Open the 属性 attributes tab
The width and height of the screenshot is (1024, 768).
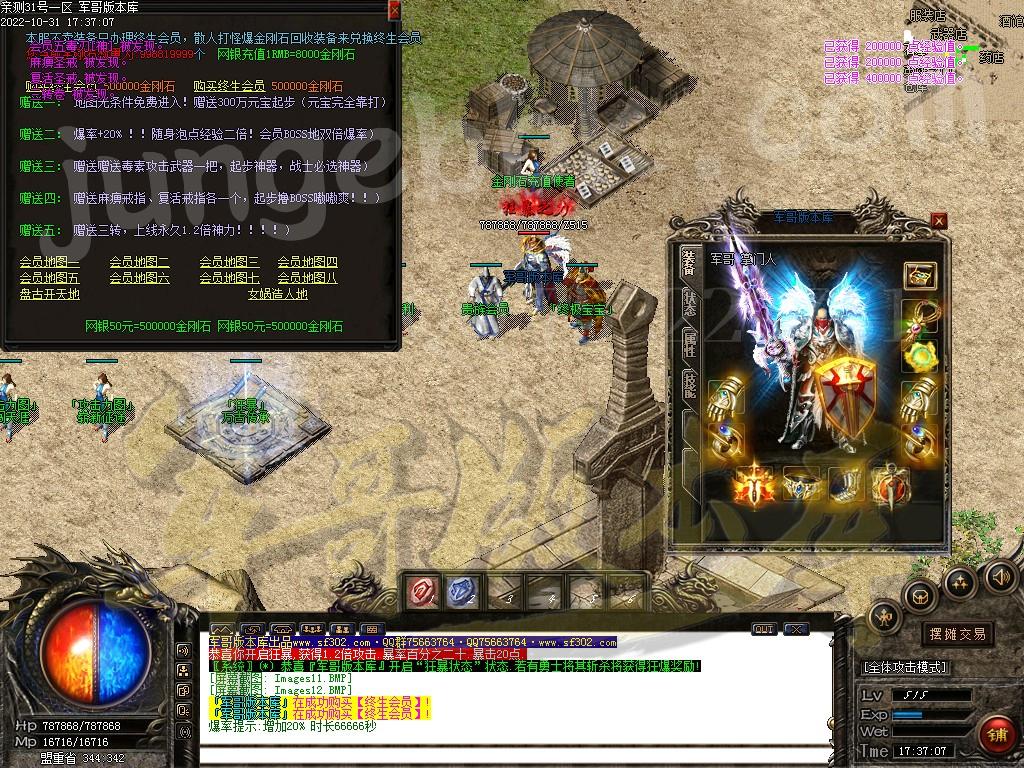coord(689,345)
